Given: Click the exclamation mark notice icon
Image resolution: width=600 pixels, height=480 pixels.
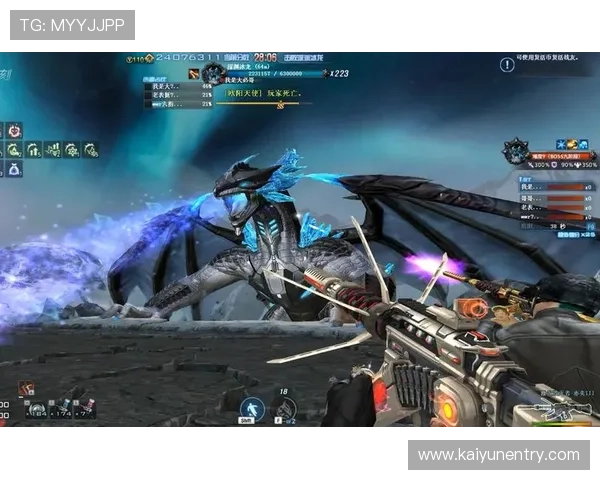Looking at the screenshot, I should coord(506,64).
